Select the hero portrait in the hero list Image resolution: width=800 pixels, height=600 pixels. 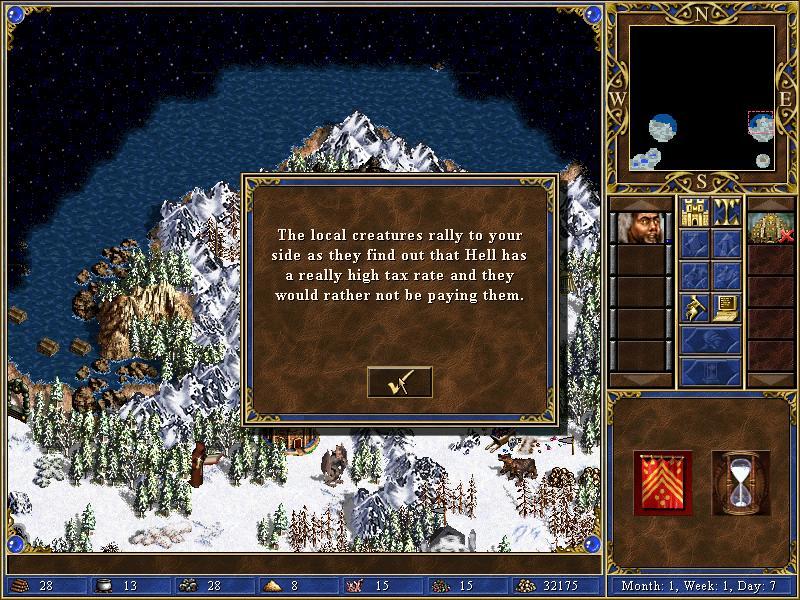[640, 228]
